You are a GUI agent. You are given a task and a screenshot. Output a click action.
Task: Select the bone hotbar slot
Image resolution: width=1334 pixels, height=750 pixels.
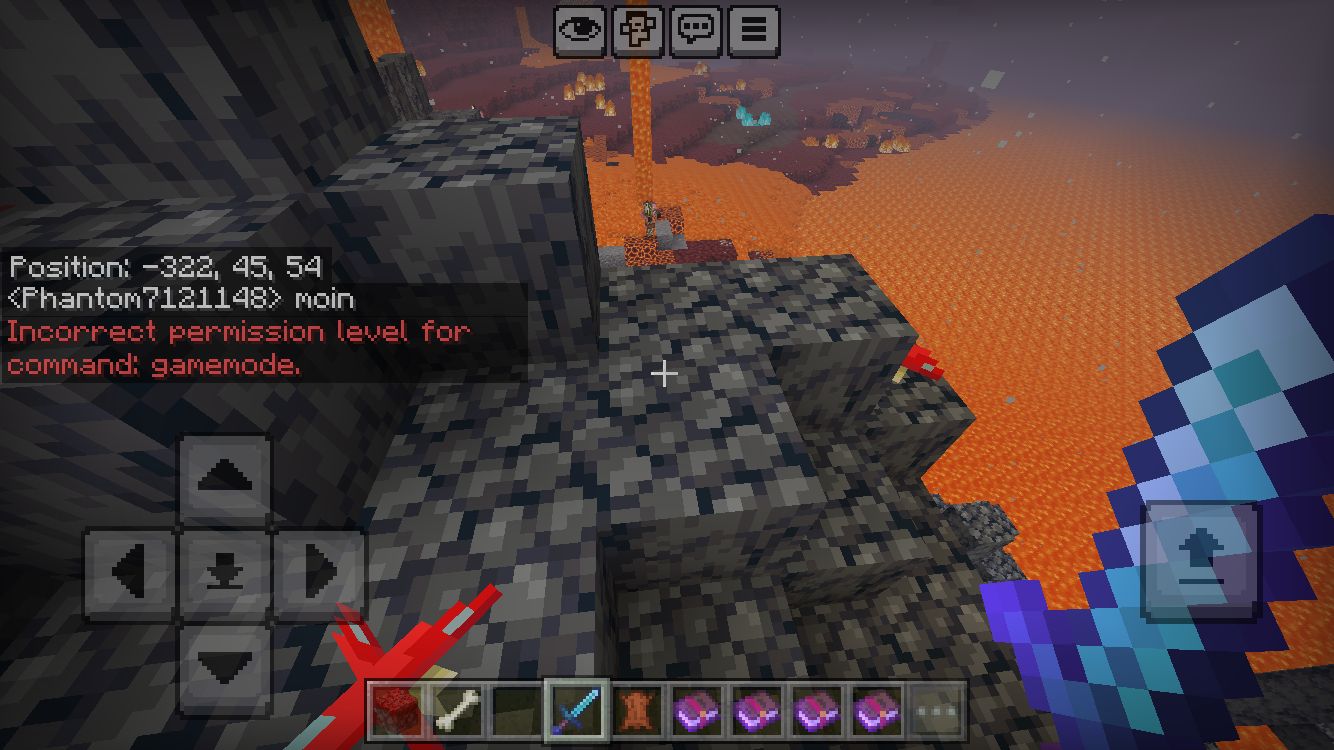[457, 712]
